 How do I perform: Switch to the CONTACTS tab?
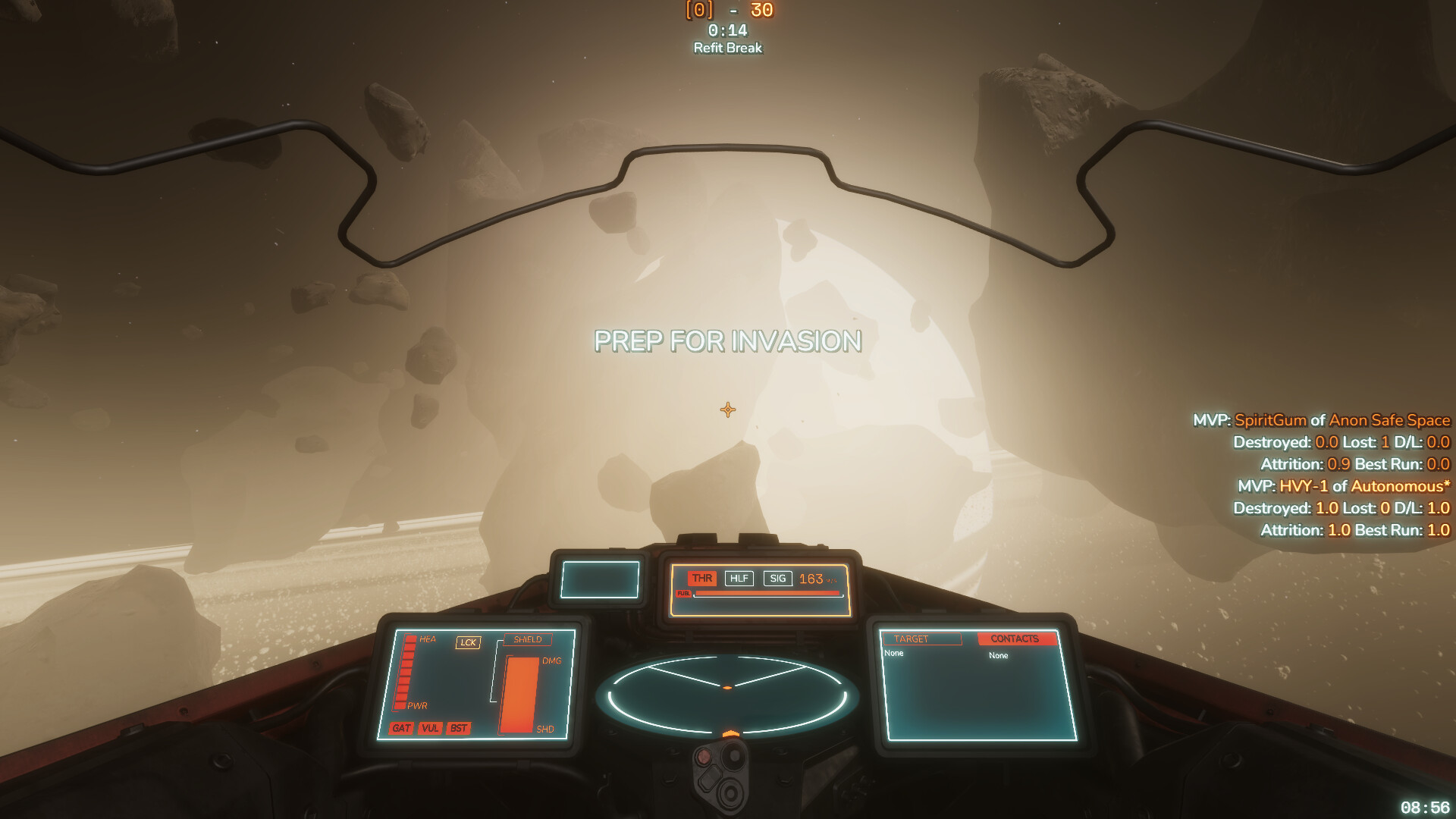[x=1018, y=639]
